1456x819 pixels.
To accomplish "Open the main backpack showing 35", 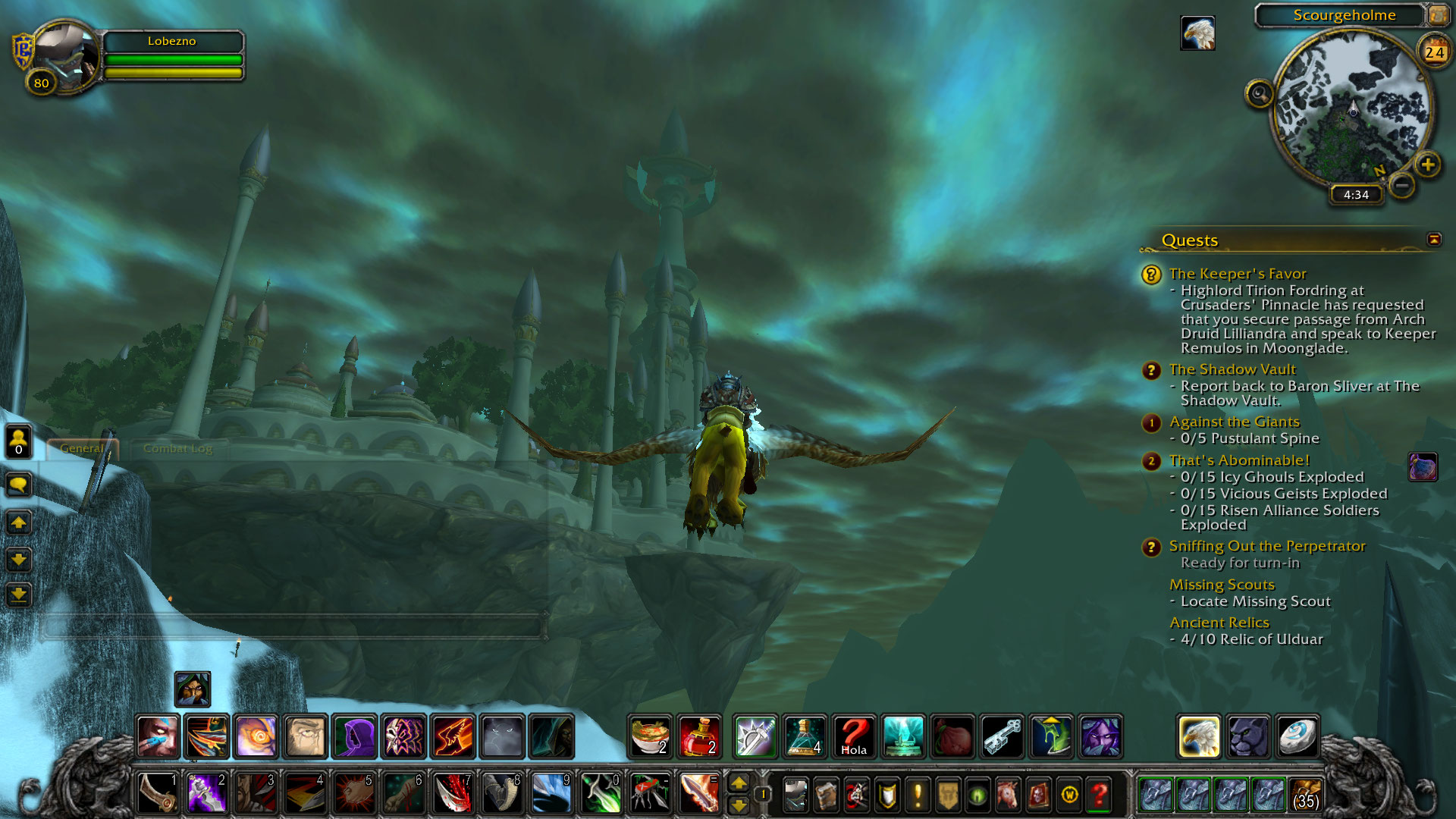I will 1305,795.
